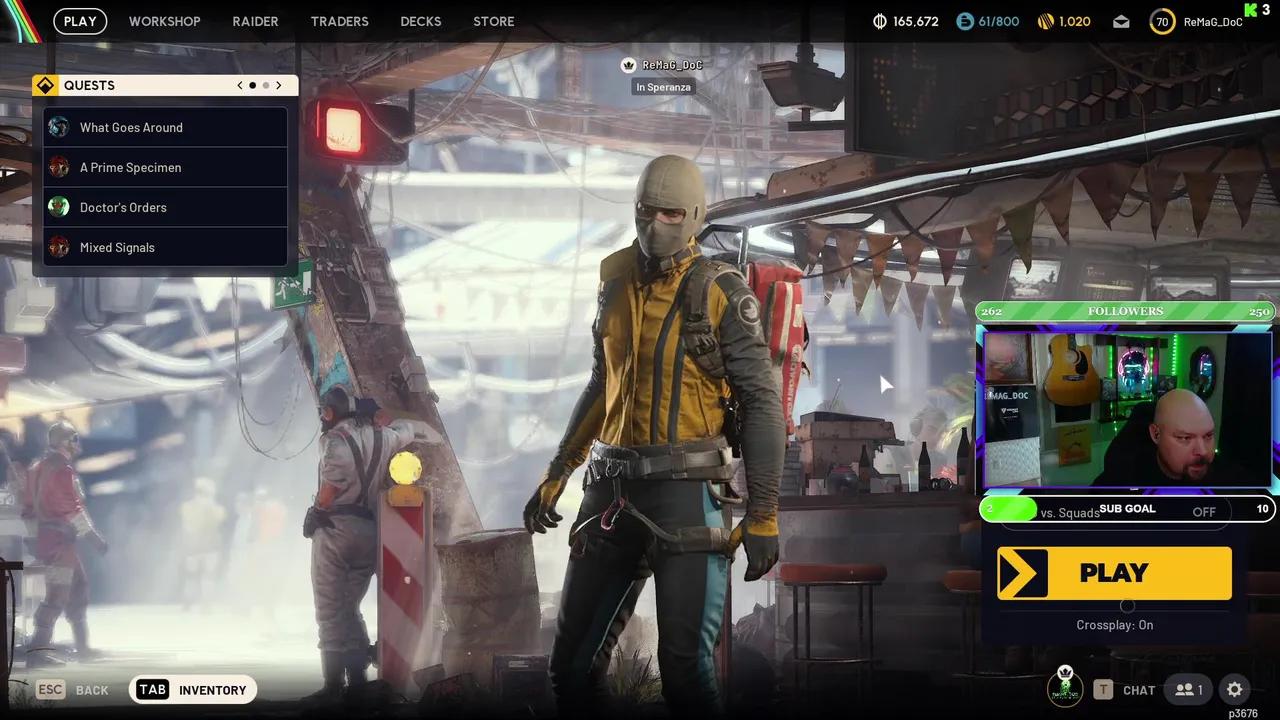The height and width of the screenshot is (720, 1280).
Task: Advance quests with the right chevron arrow
Action: tap(279, 85)
